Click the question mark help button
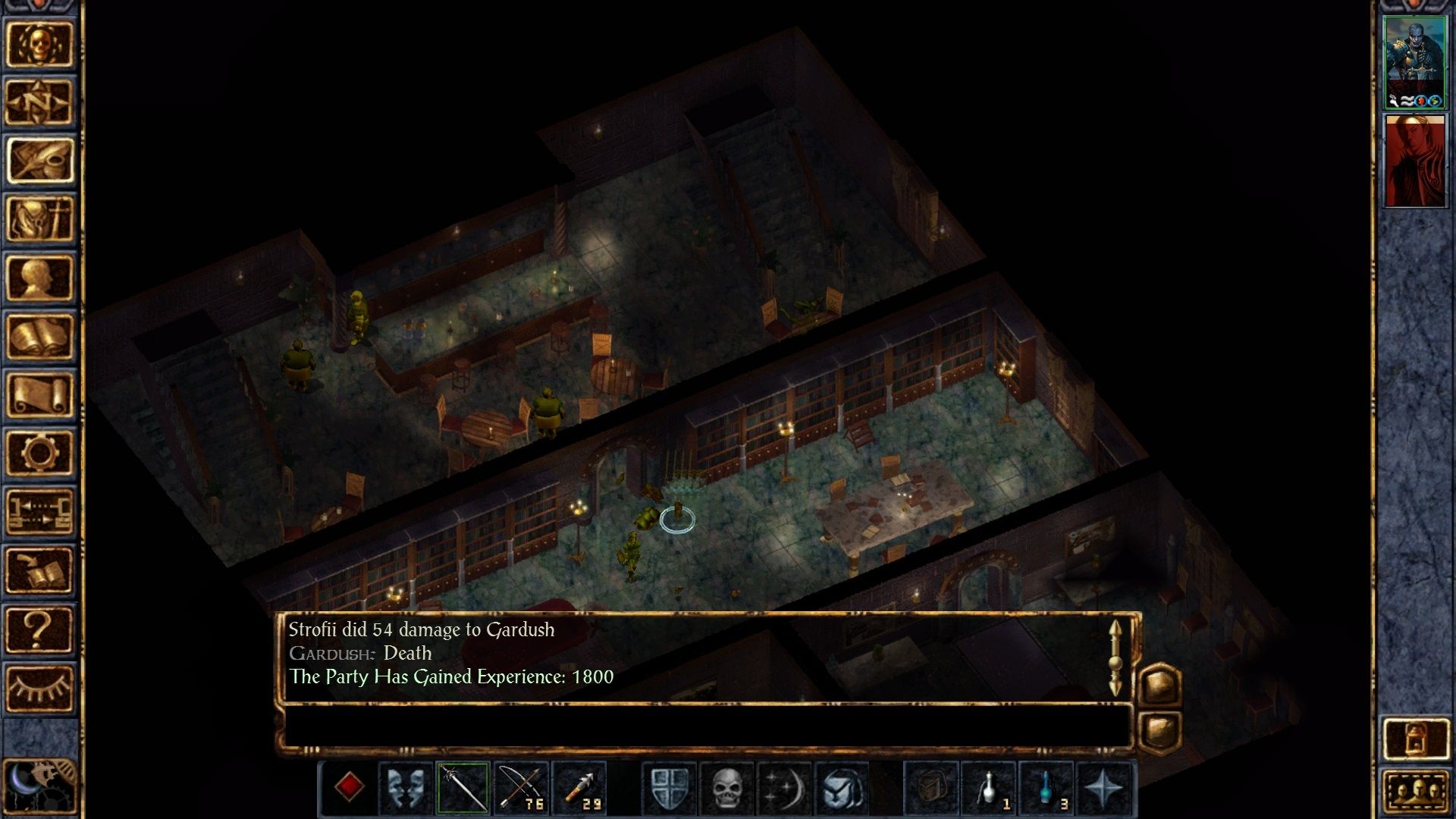The image size is (1456, 819). click(39, 629)
